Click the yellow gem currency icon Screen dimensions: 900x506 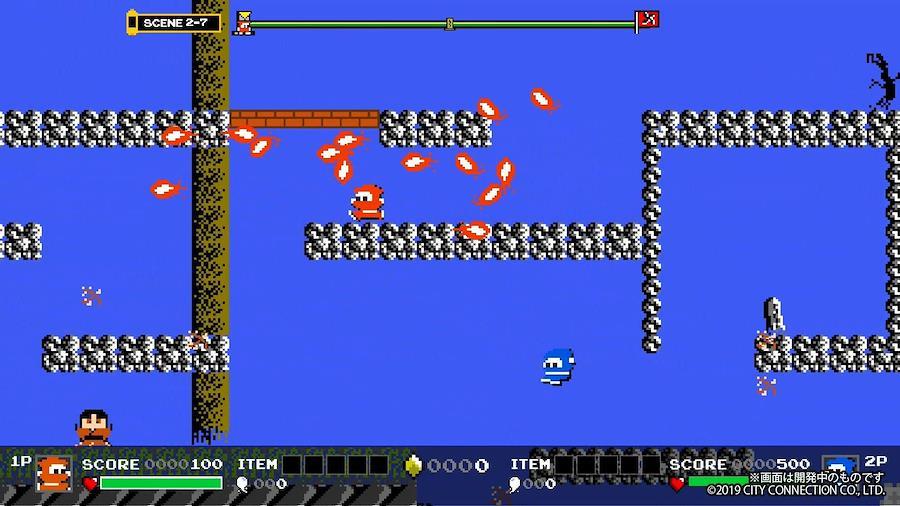[412, 465]
